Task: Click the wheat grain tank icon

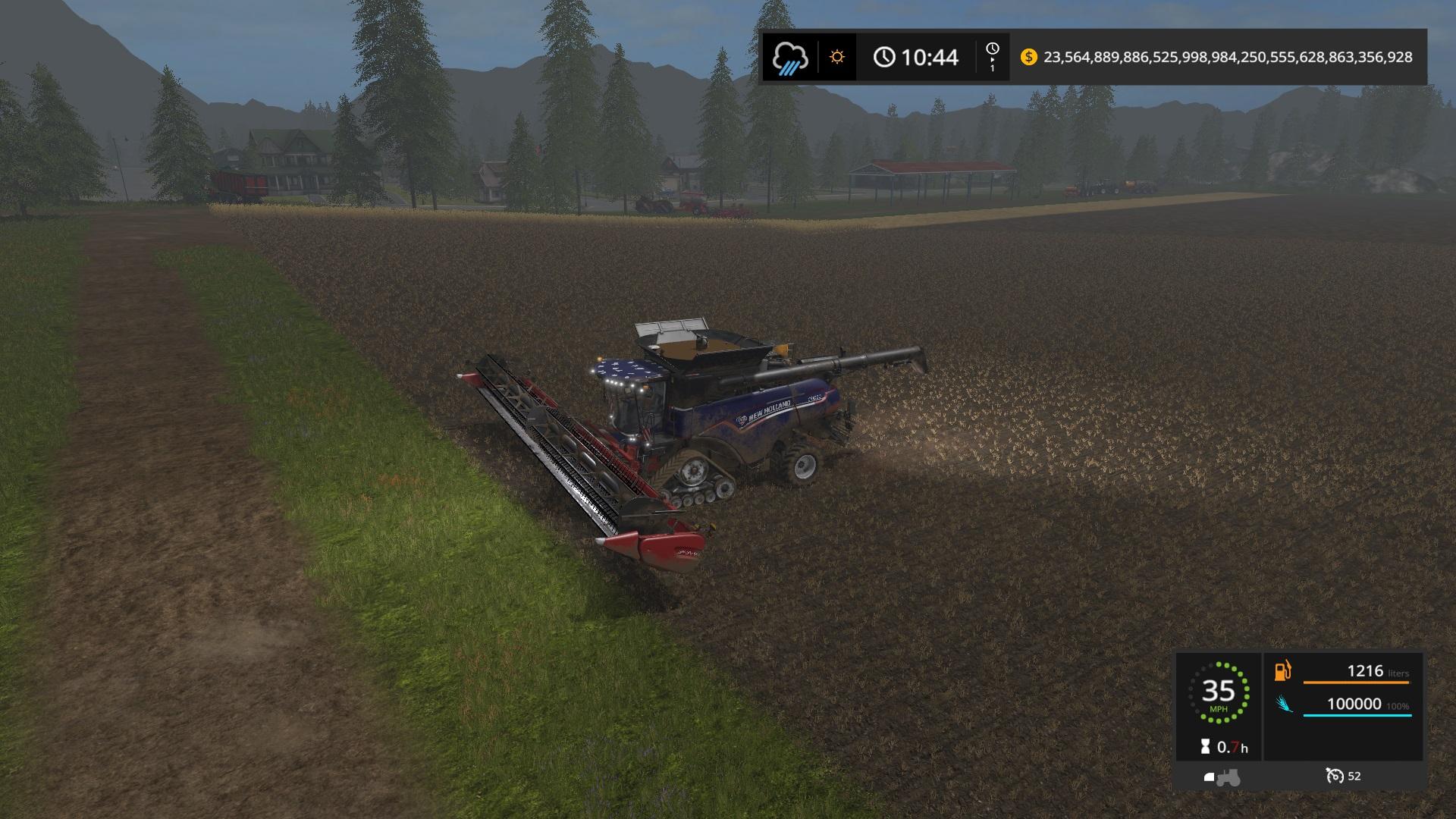Action: pos(1283,704)
